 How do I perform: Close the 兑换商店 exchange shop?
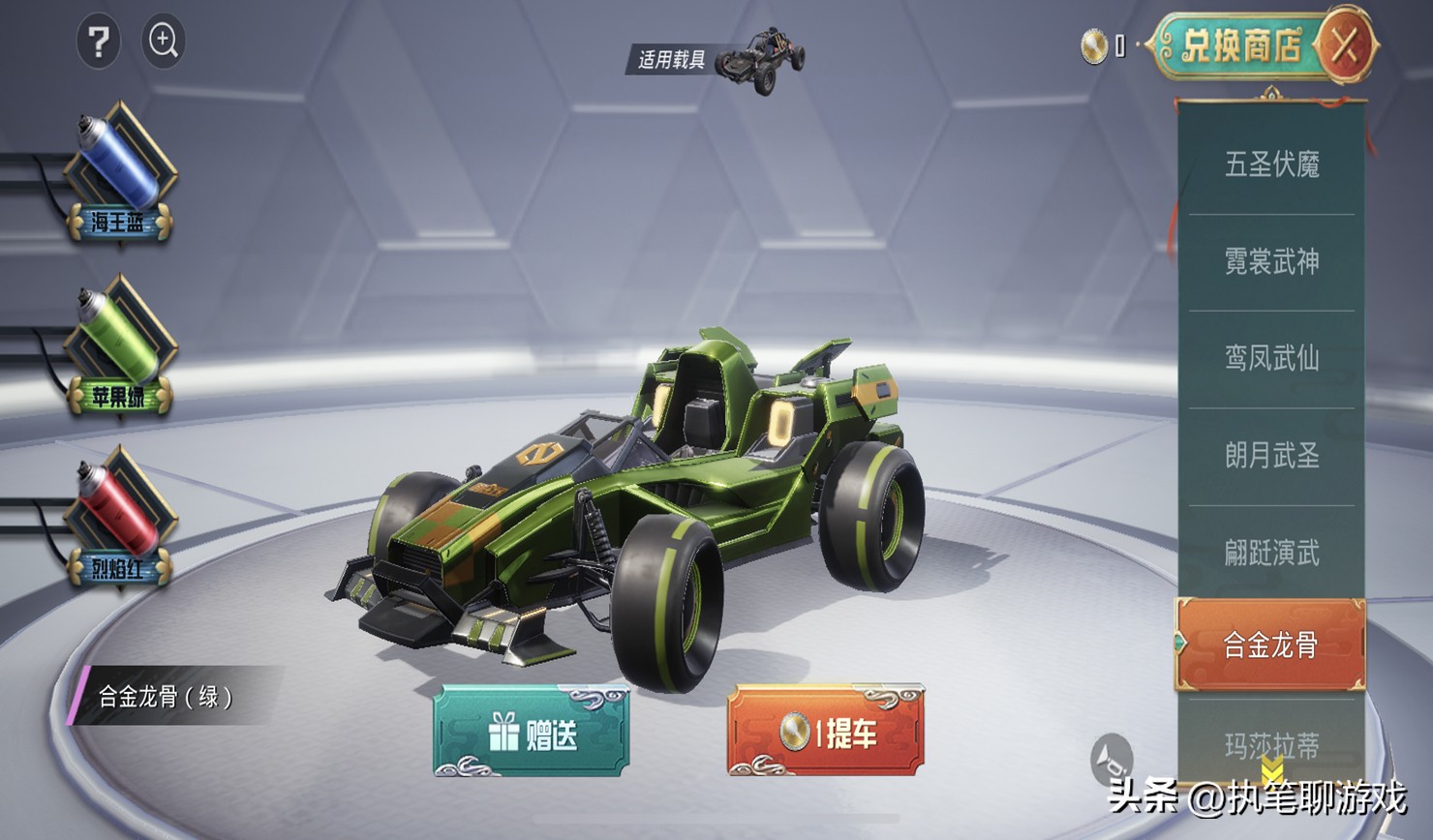click(x=1344, y=45)
